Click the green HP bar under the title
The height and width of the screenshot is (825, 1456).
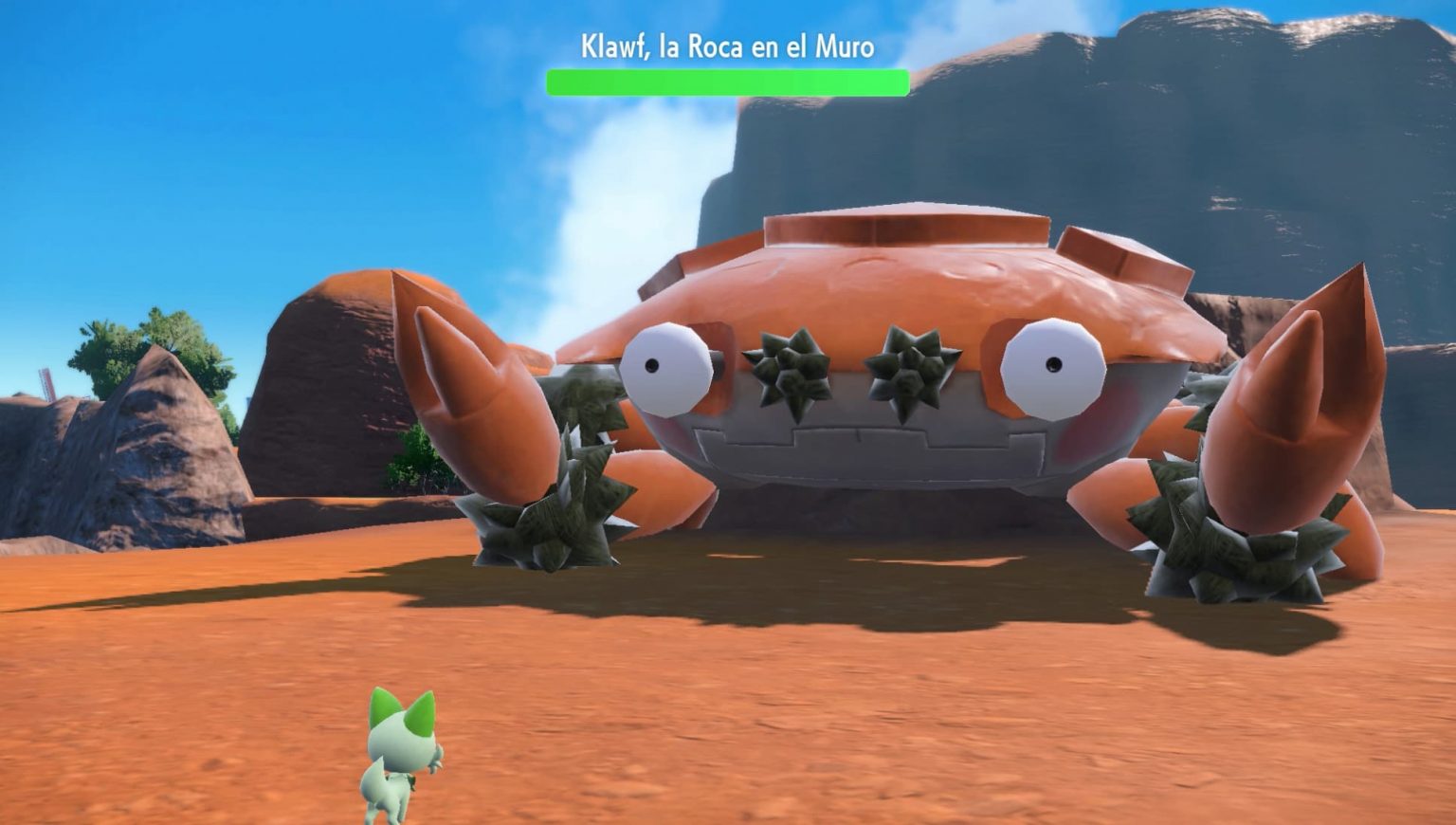point(727,82)
